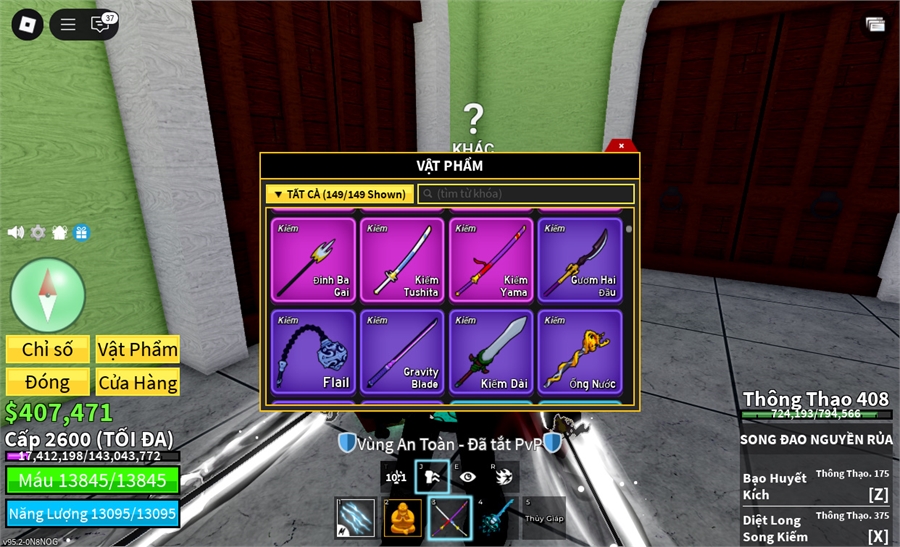Open the gear settings icon
This screenshot has width=900, height=547.
click(38, 232)
